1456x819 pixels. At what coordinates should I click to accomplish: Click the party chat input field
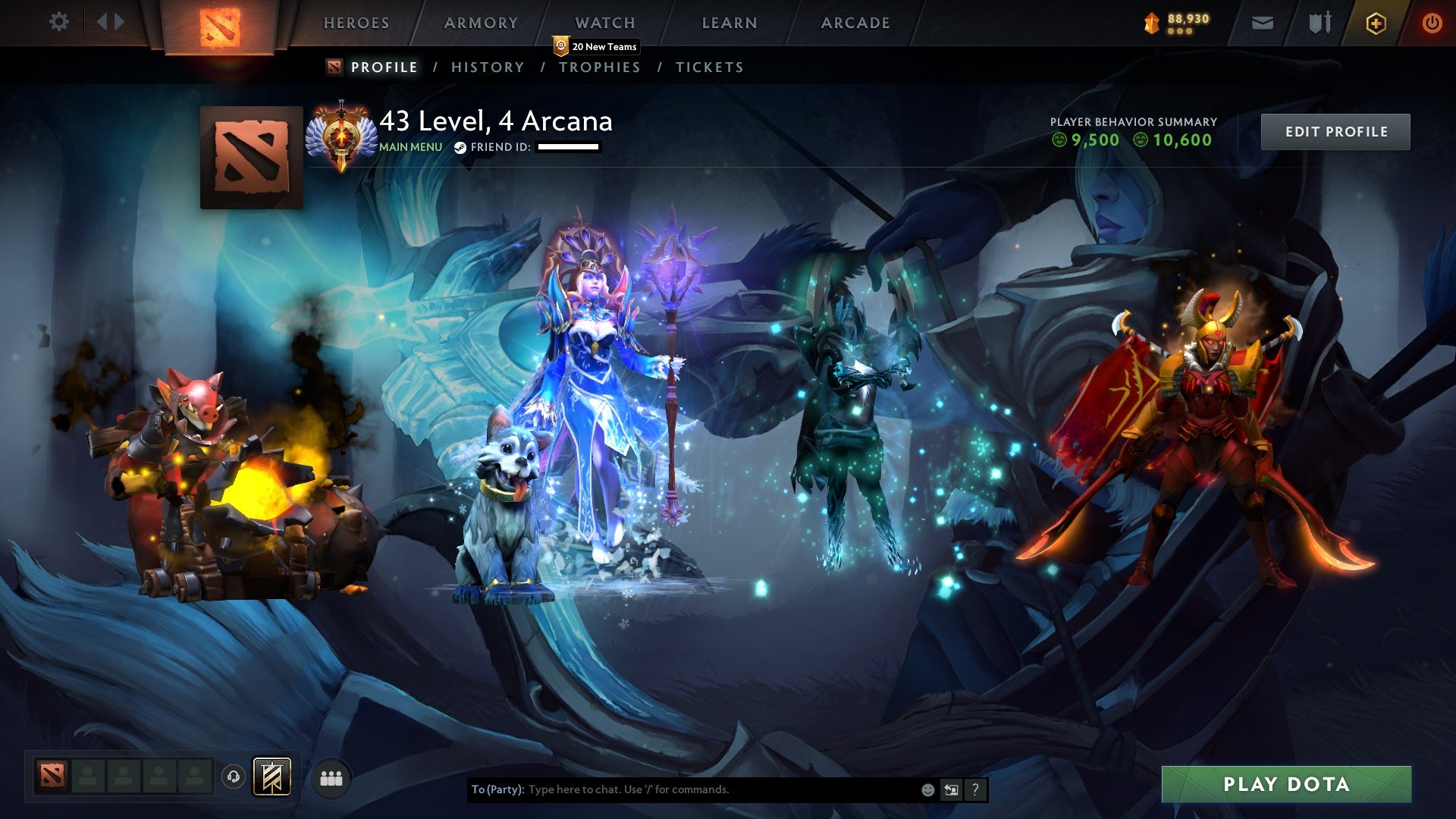720,789
